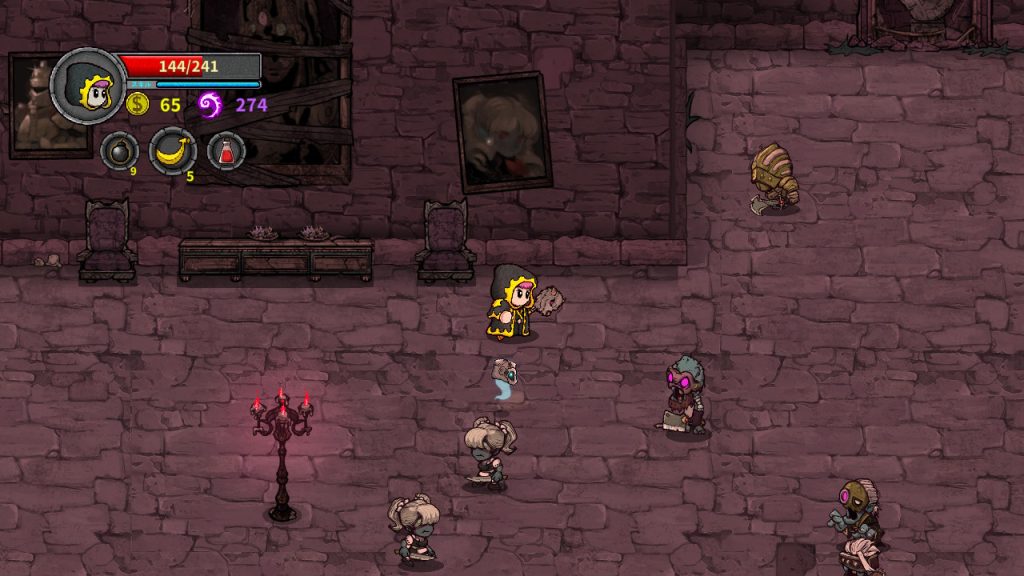This screenshot has width=1024, height=576.
Task: Click the hooded character portrait
Action: tap(88, 86)
